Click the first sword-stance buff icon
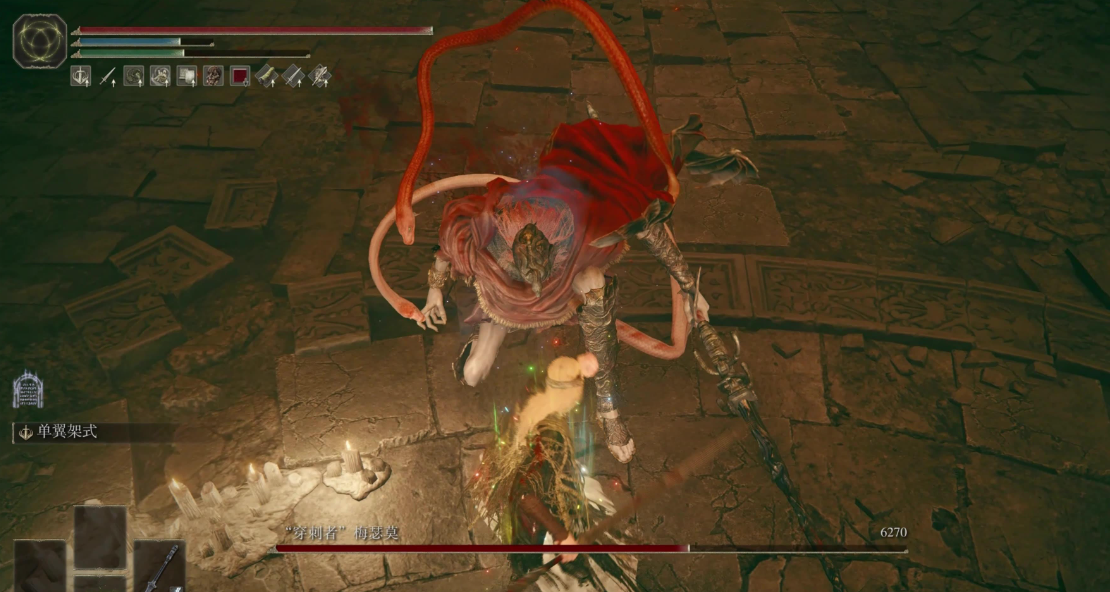The image size is (1110, 592). (x=81, y=75)
